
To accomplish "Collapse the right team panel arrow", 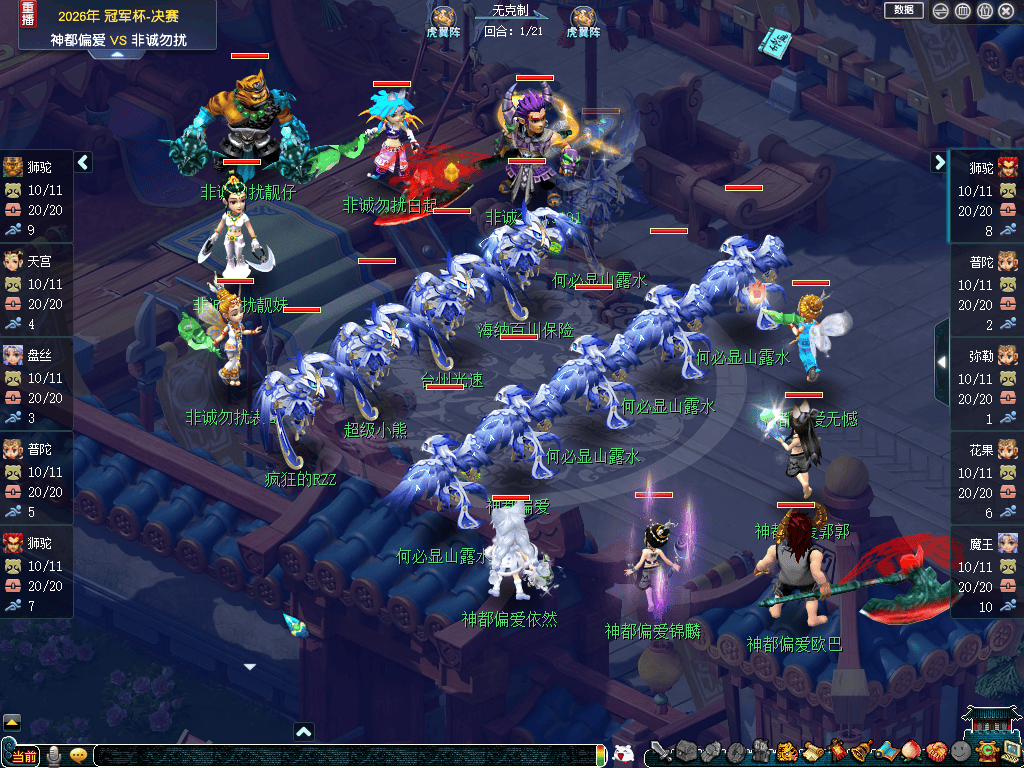I will coord(939,162).
